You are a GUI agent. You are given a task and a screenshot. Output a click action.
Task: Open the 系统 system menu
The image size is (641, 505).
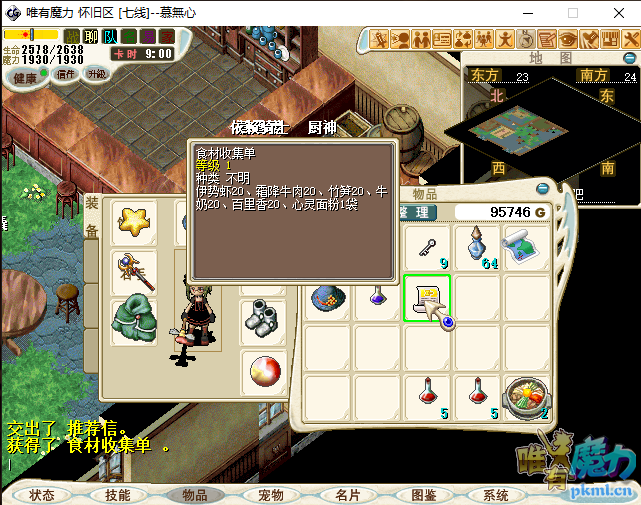click(x=496, y=495)
